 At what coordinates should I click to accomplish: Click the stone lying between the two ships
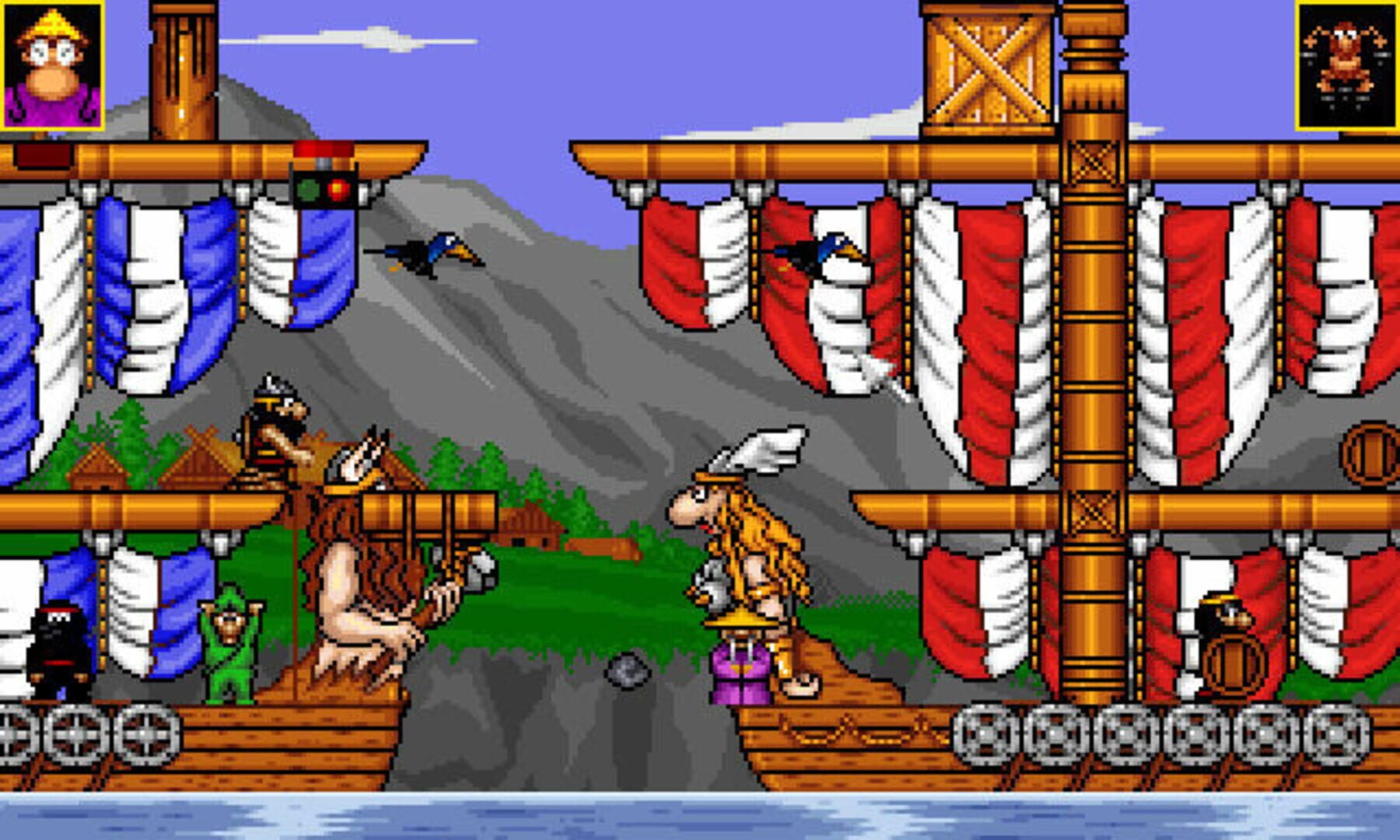point(628,670)
